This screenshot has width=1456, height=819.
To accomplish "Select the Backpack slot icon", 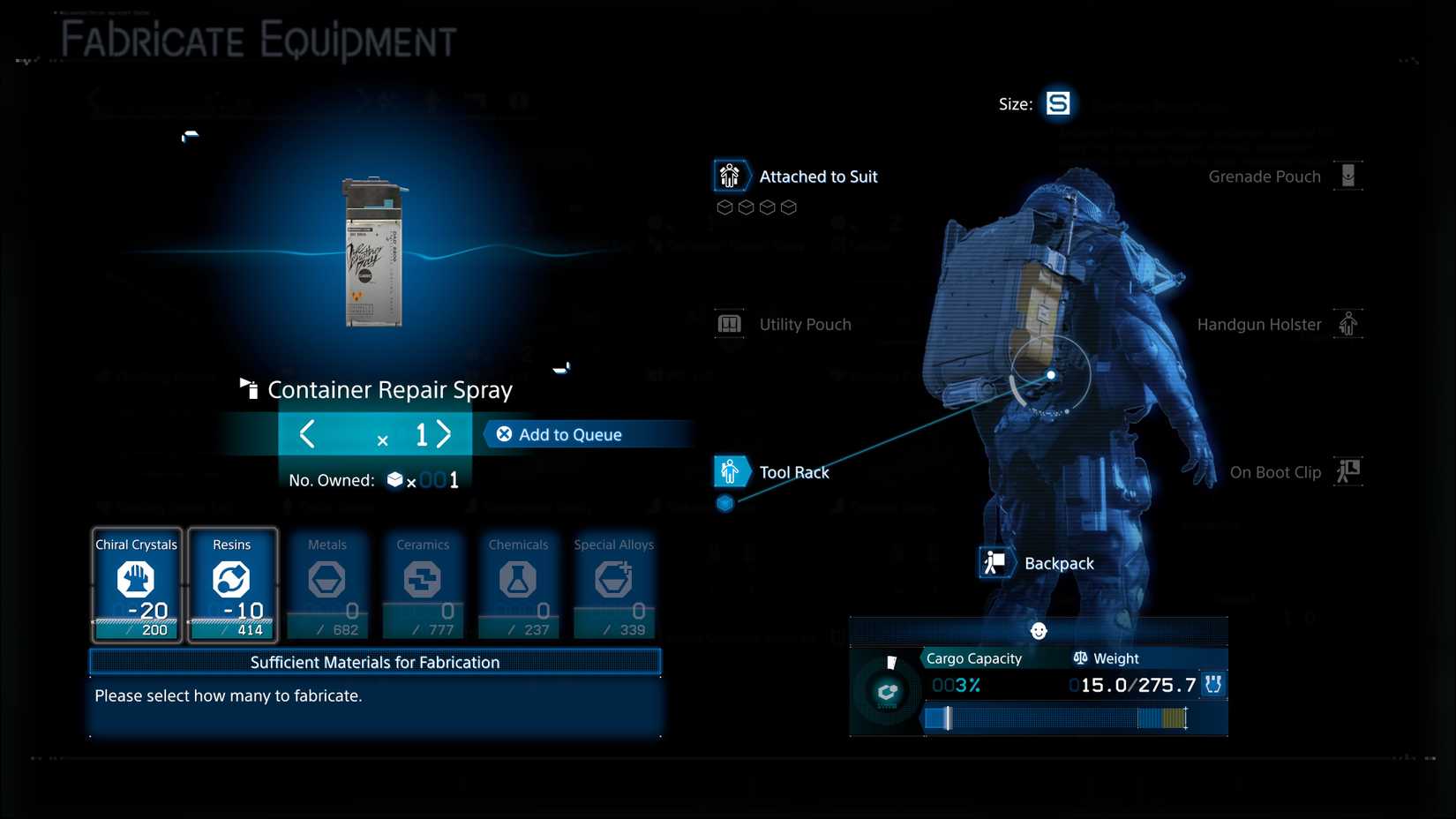I will pyautogui.click(x=996, y=562).
